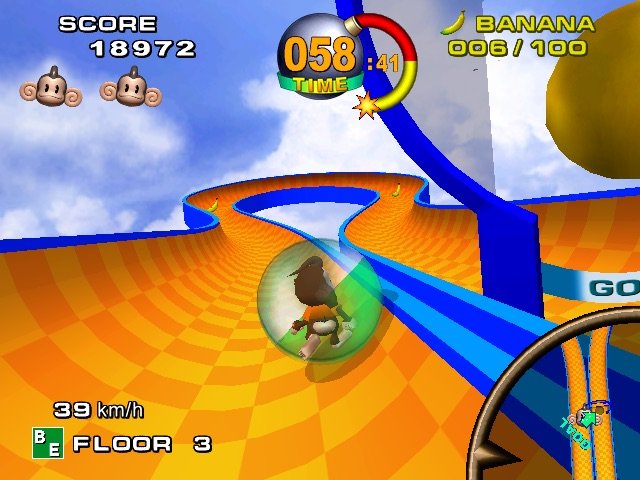The height and width of the screenshot is (480, 640).
Task: Select the banana counter icon
Action: tap(453, 23)
